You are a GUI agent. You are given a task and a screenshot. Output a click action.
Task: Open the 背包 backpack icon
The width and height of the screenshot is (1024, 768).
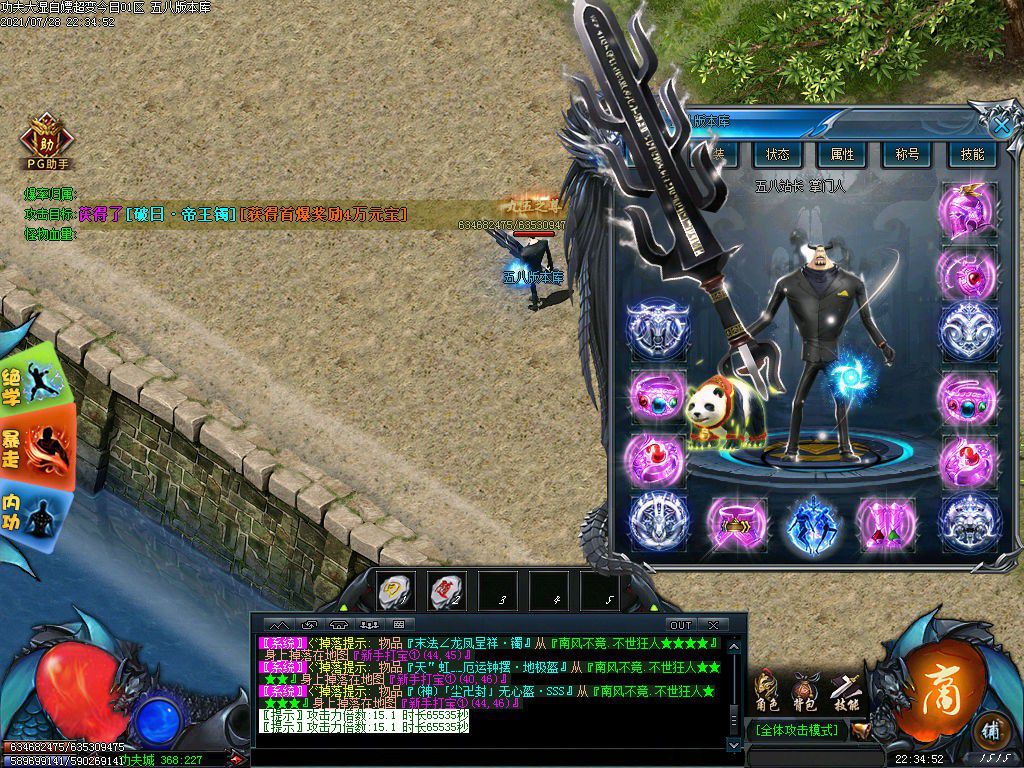805,690
